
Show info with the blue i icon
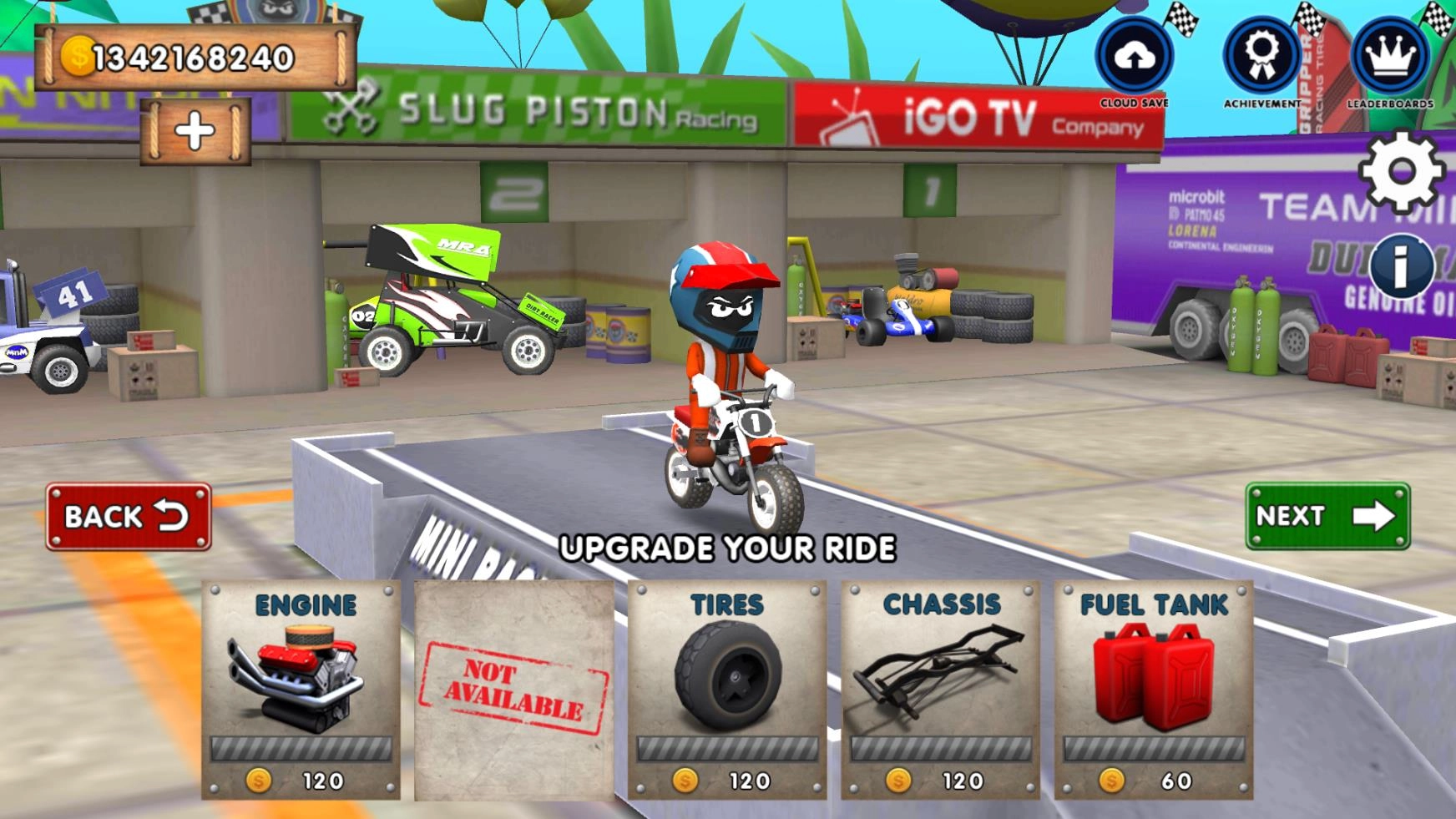(1401, 266)
